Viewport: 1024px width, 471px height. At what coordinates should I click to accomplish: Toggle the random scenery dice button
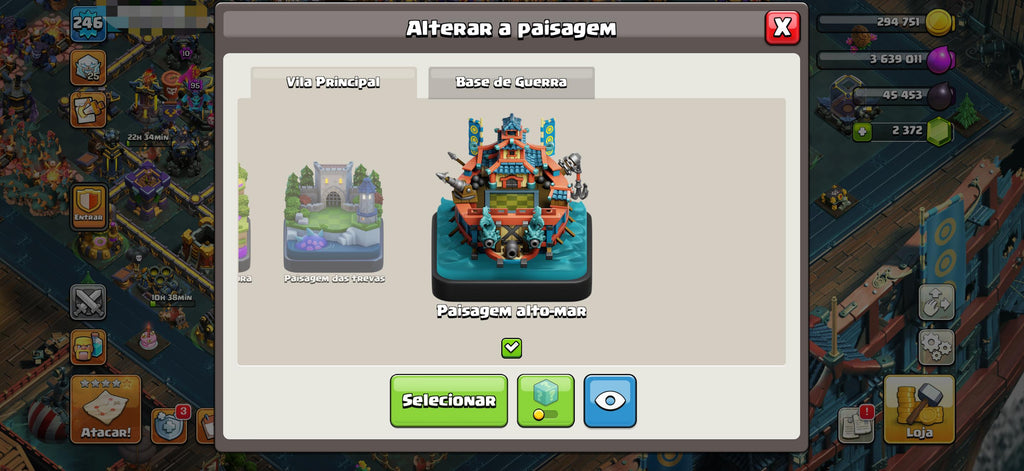coord(545,400)
